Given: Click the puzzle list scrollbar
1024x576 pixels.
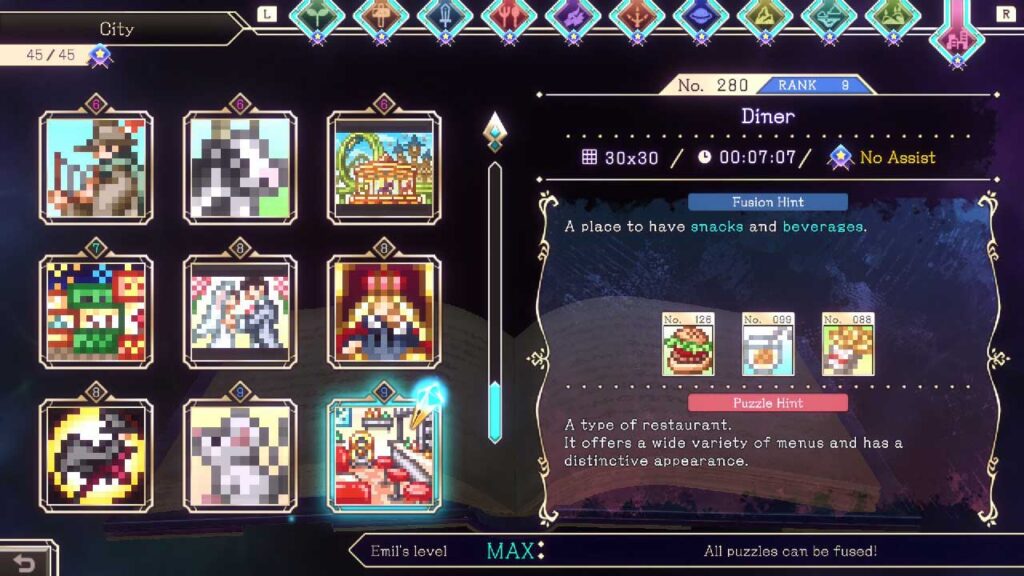Looking at the screenshot, I should pos(494,300).
